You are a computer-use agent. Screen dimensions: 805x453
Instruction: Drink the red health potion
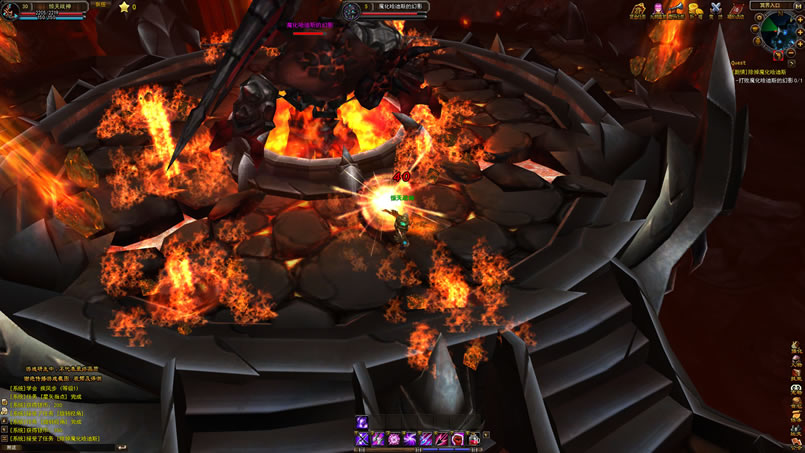473,439
